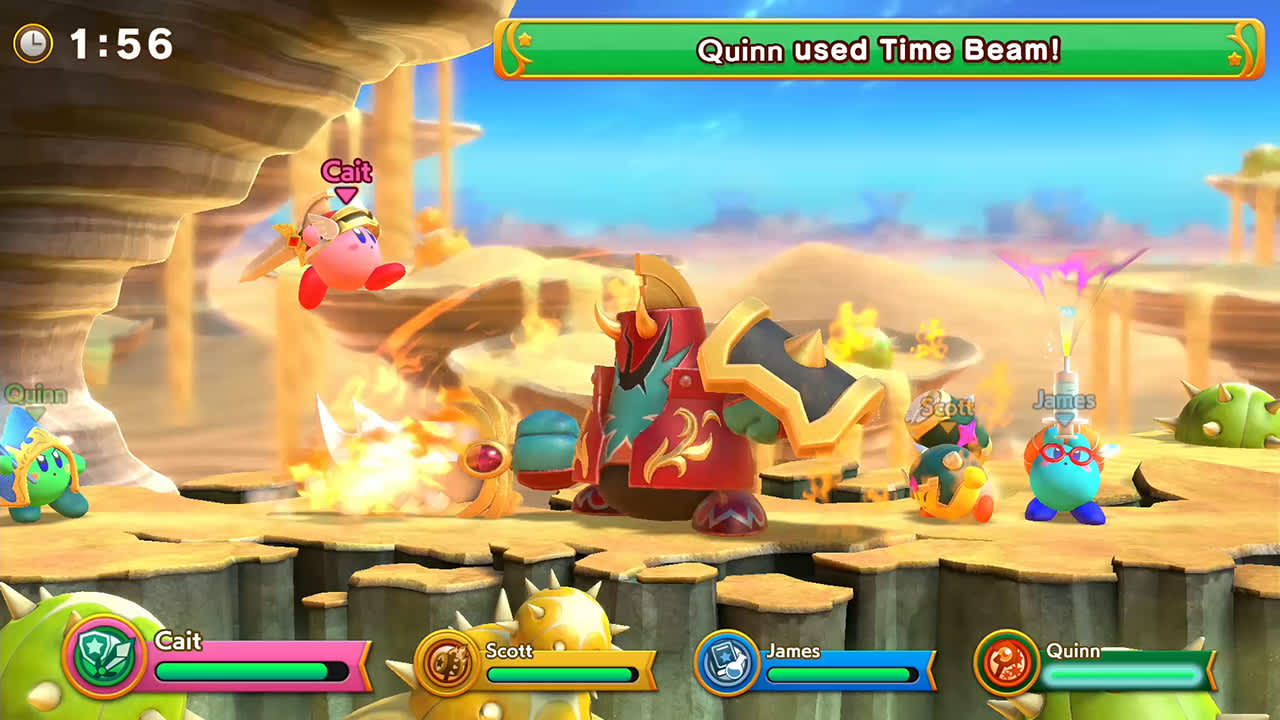Toggle Cait's floating name tag

click(347, 172)
